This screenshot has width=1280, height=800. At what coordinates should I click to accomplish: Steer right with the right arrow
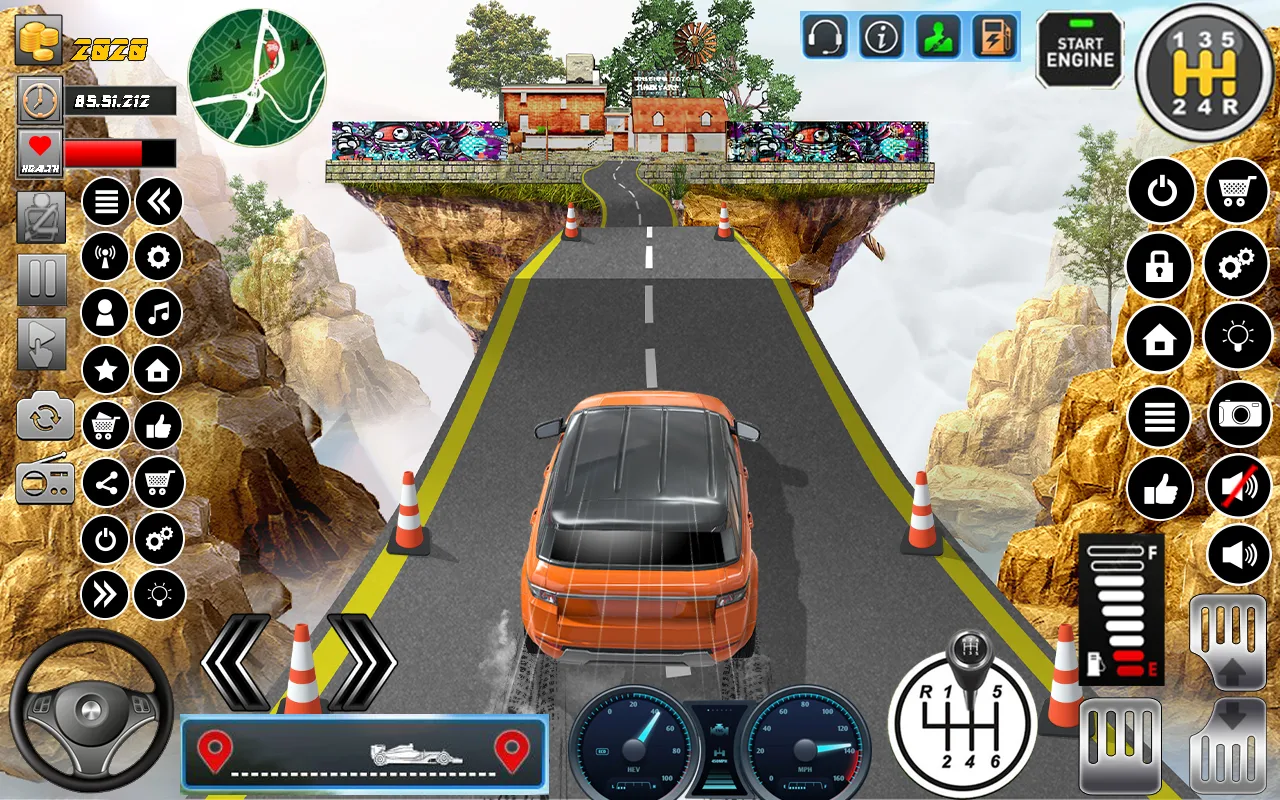(x=361, y=661)
